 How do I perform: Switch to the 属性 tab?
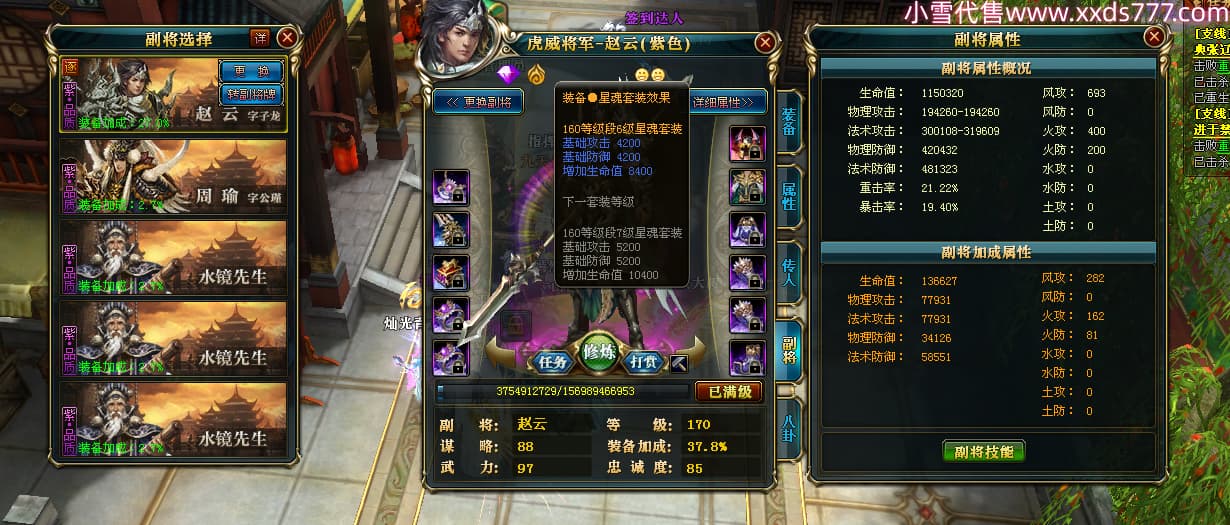788,195
